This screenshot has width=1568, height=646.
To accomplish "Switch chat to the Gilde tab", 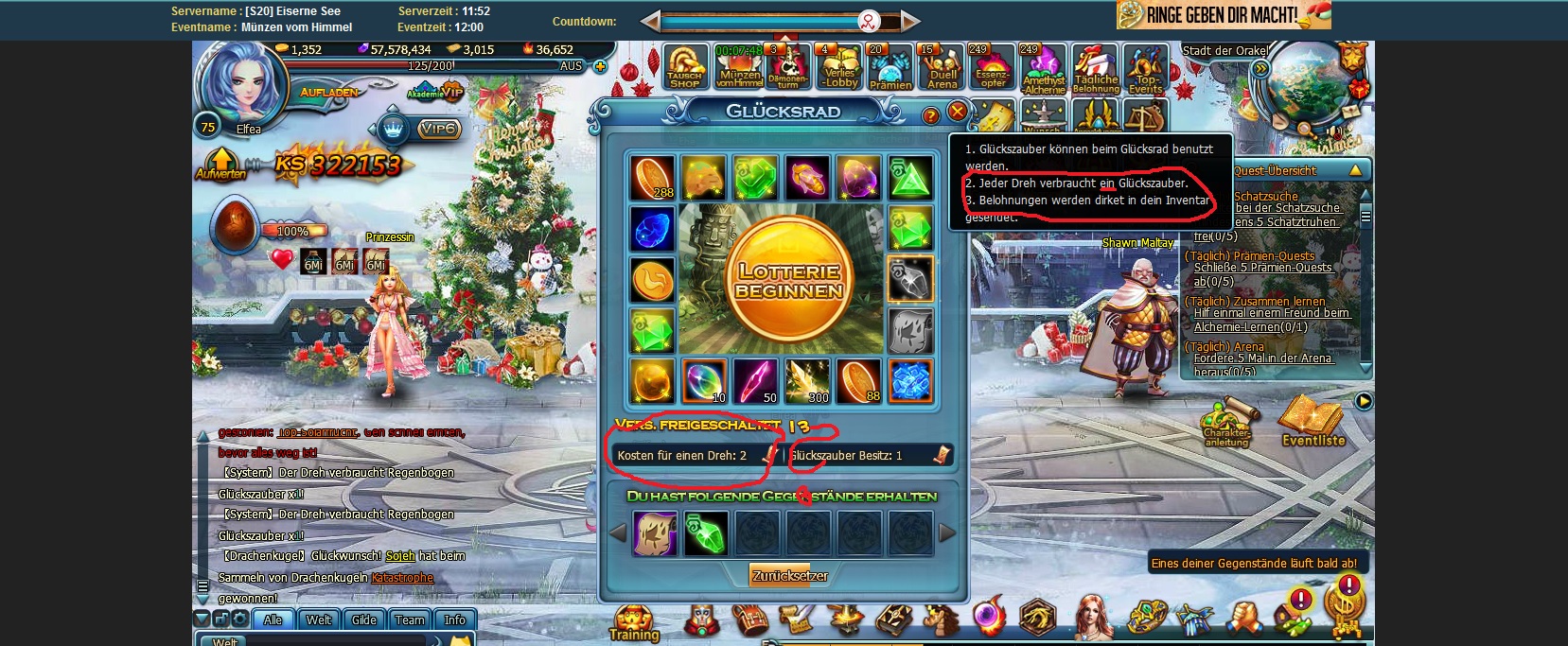I will 364,620.
